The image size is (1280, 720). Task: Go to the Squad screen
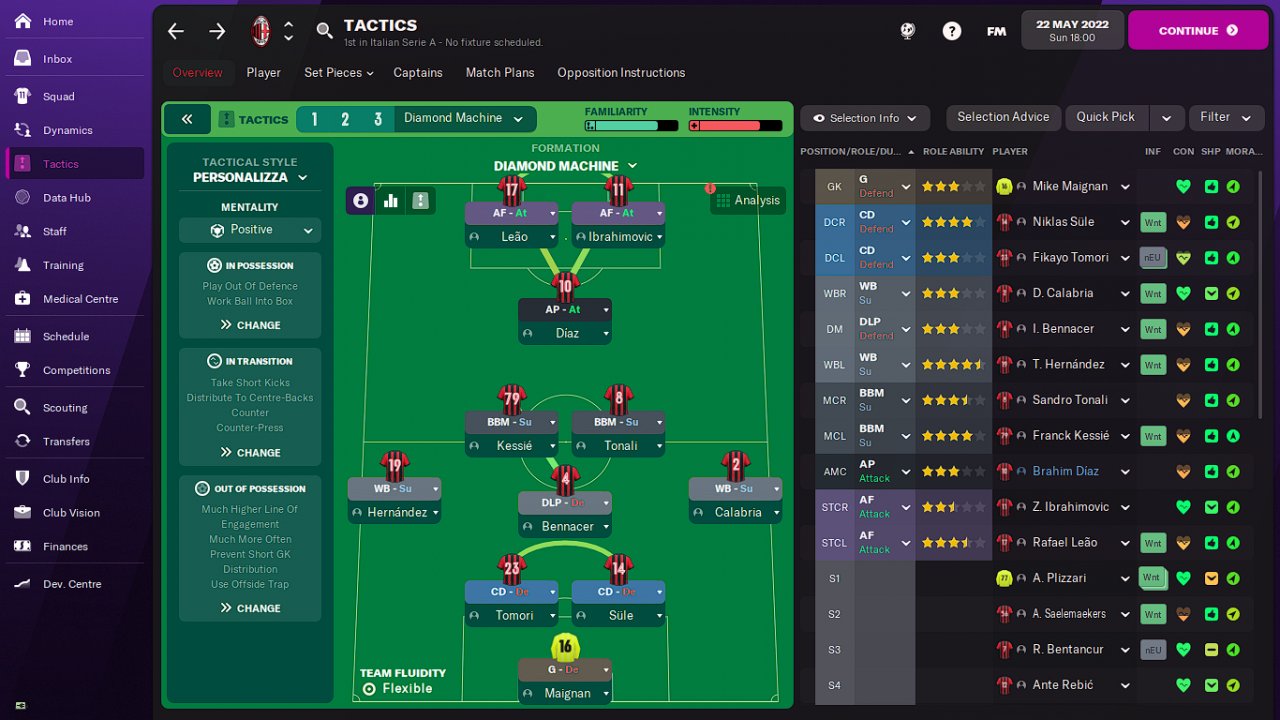click(58, 96)
